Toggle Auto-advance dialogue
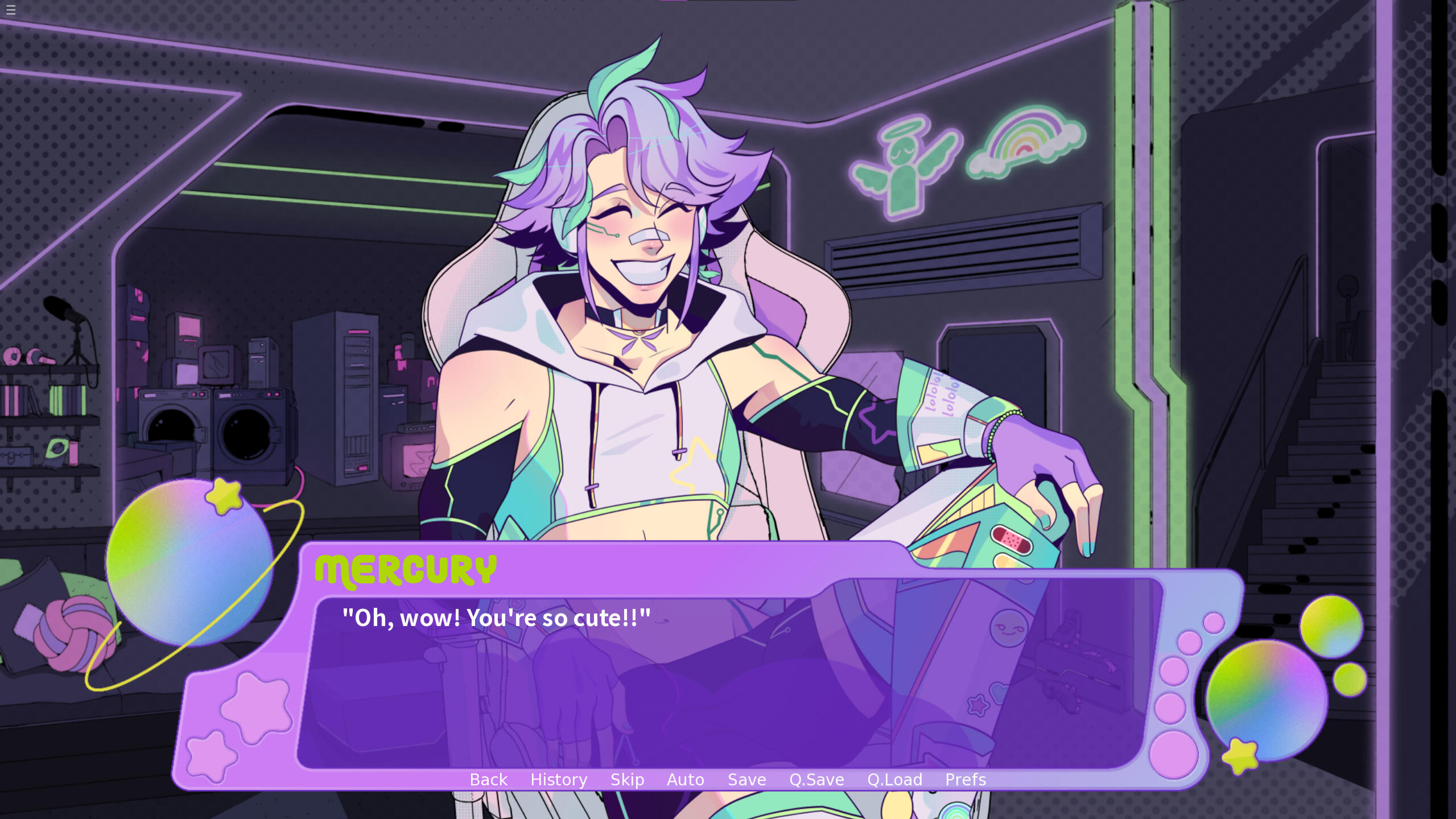Viewport: 1456px width, 819px height. (685, 779)
